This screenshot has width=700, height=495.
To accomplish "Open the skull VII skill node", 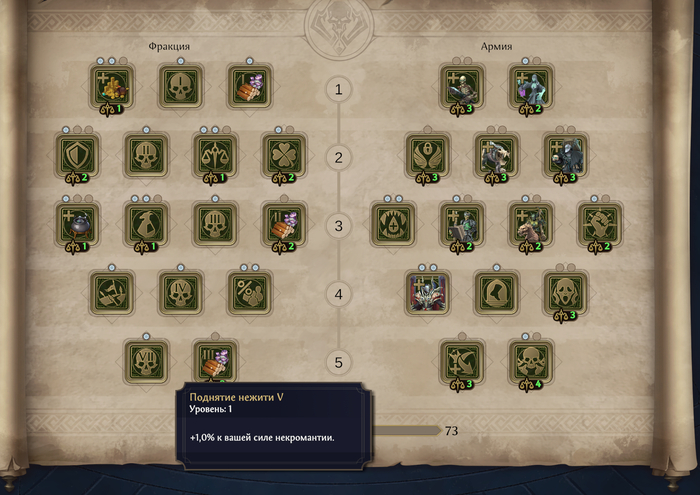I will pos(146,360).
